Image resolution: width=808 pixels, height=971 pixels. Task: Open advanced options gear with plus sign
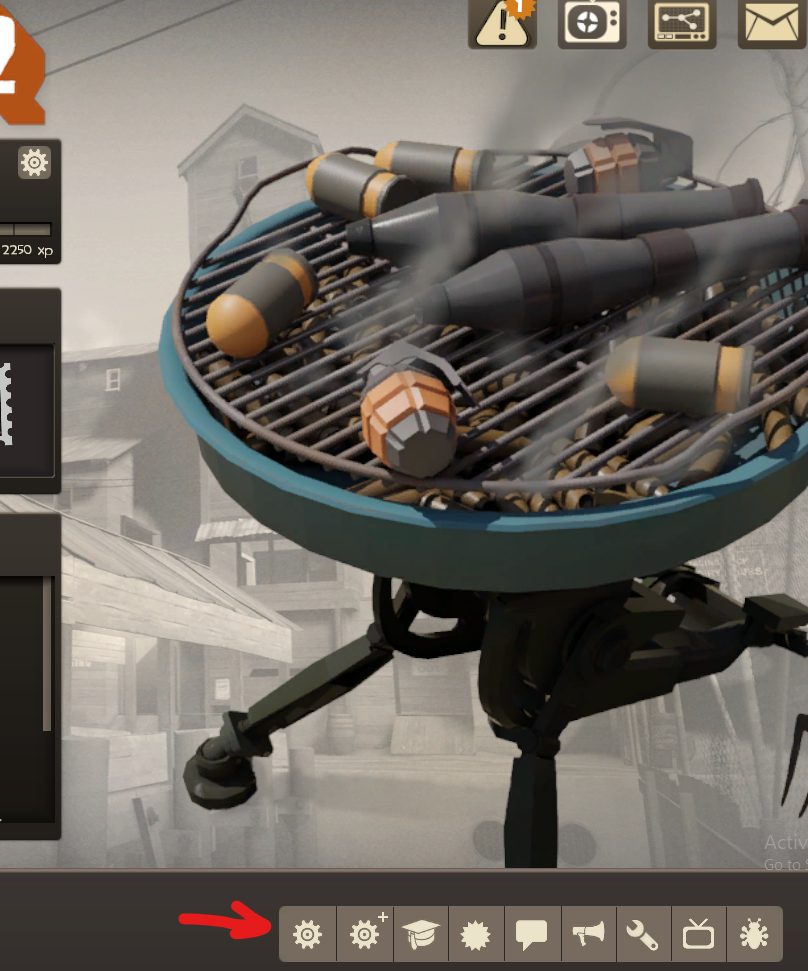pyautogui.click(x=365, y=934)
